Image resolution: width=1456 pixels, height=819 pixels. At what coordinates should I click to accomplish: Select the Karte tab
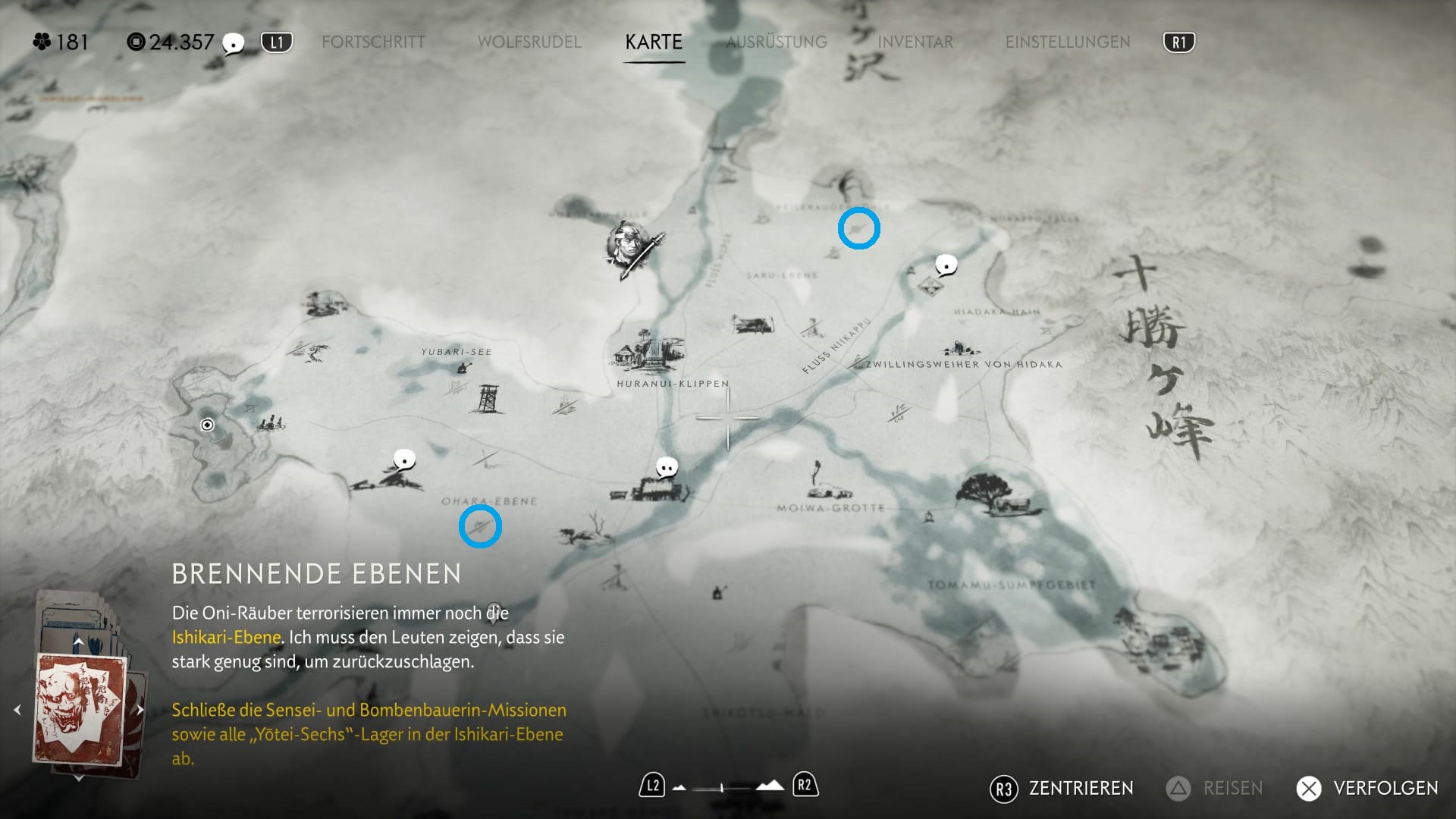coord(654,42)
